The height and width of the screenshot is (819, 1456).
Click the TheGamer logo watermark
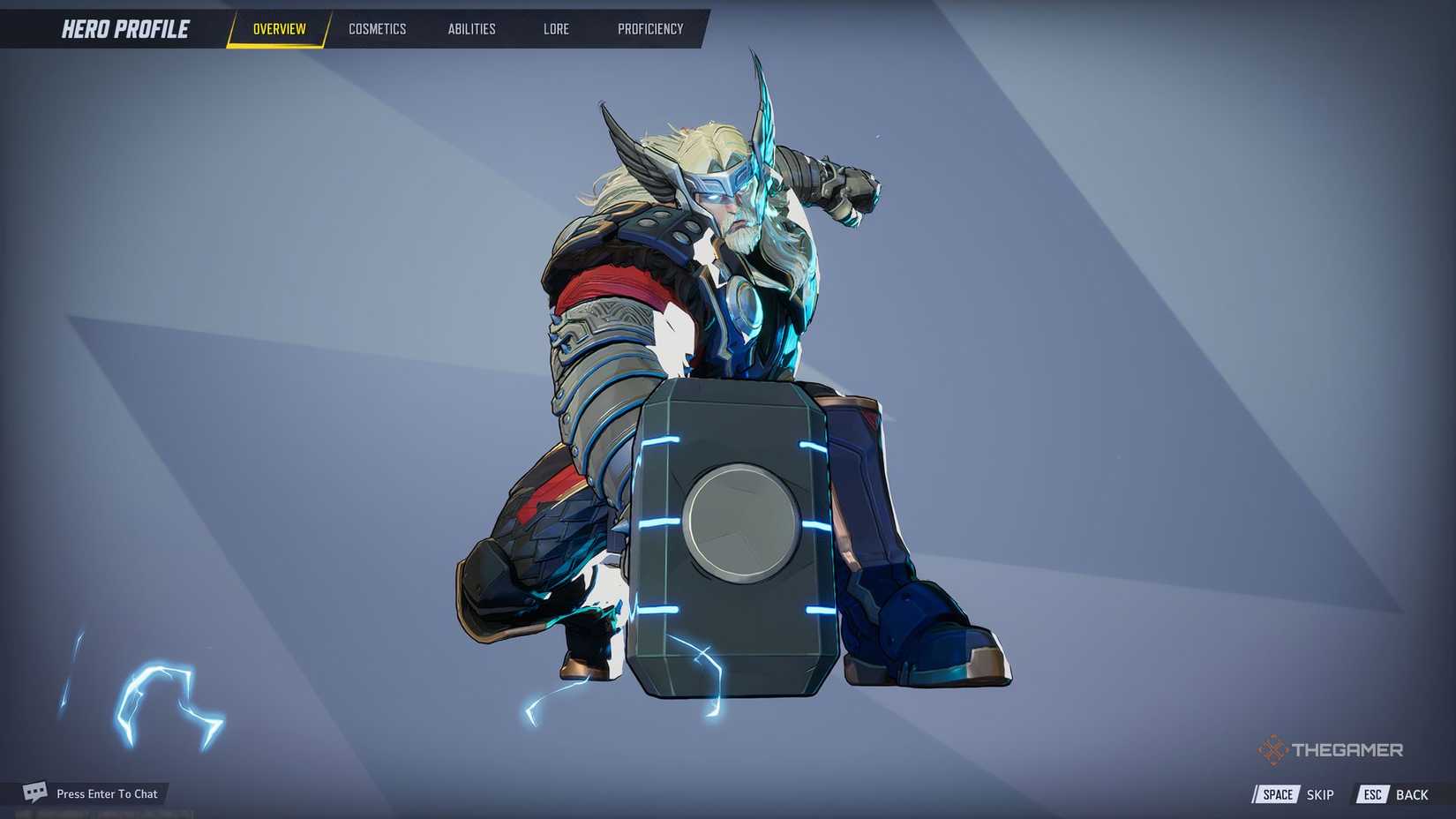[x=1332, y=749]
